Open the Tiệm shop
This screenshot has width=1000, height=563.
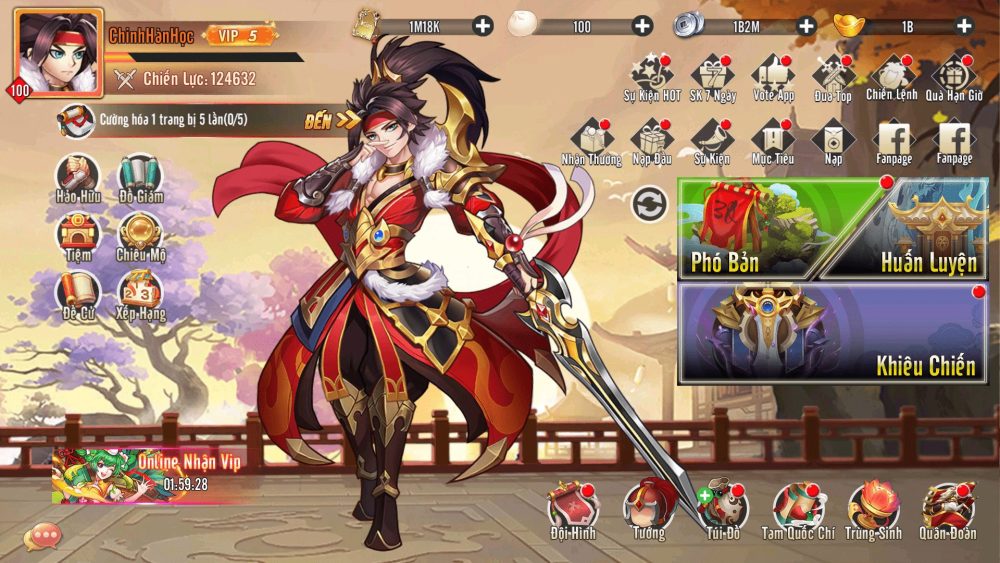[77, 237]
